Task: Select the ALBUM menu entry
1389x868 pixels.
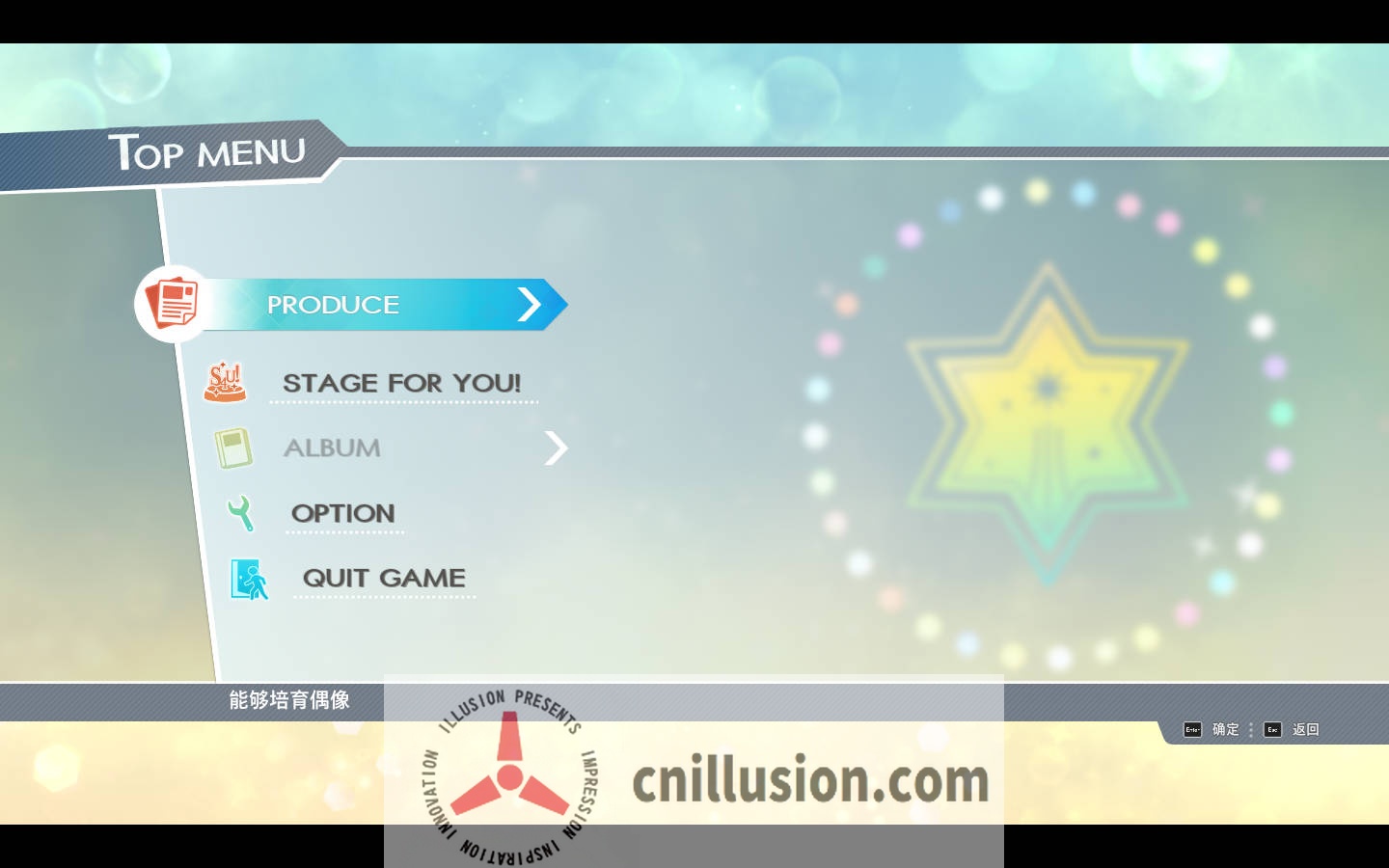Action: pyautogui.click(x=332, y=448)
